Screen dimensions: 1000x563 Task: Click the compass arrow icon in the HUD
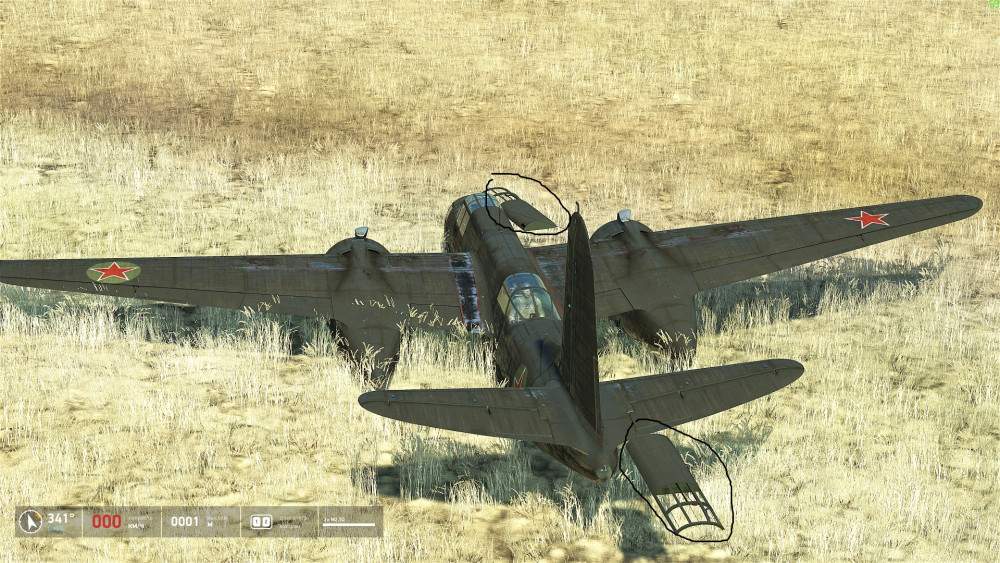pyautogui.click(x=31, y=521)
